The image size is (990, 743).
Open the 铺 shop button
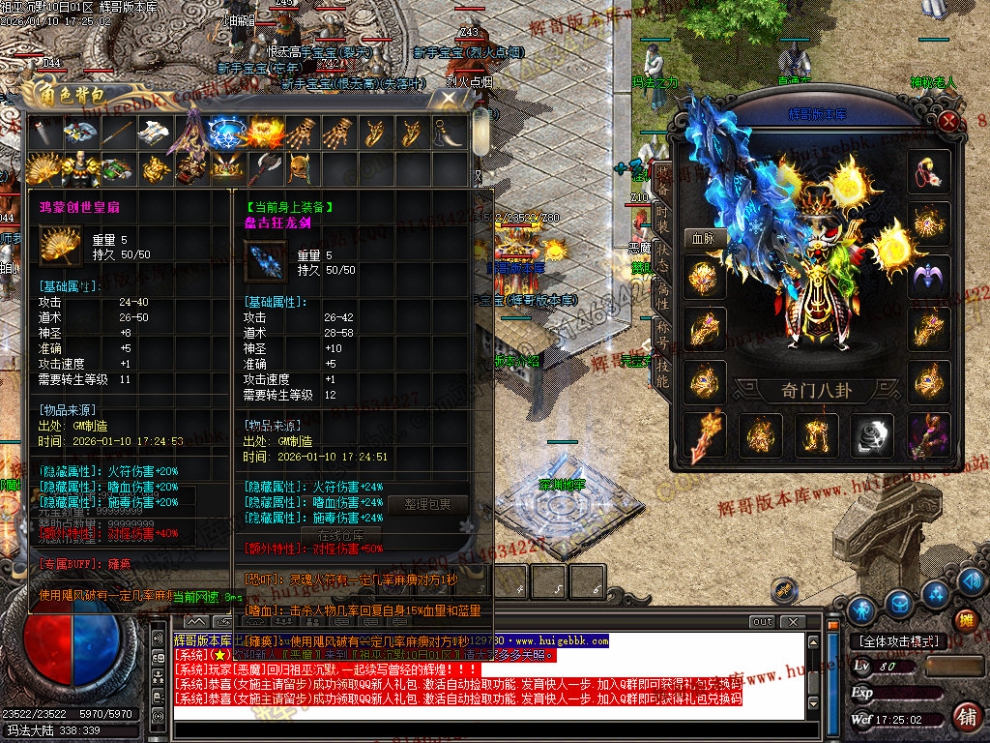click(x=966, y=716)
